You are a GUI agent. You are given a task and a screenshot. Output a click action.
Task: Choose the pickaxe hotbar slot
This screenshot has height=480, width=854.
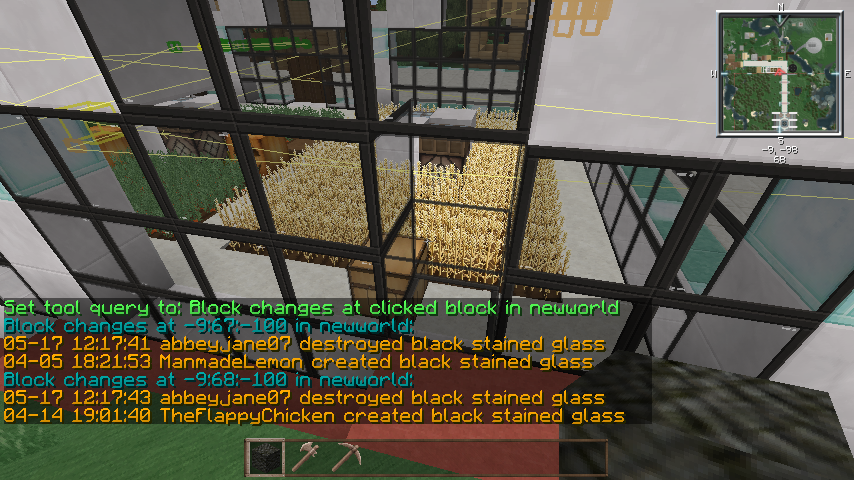pos(346,457)
